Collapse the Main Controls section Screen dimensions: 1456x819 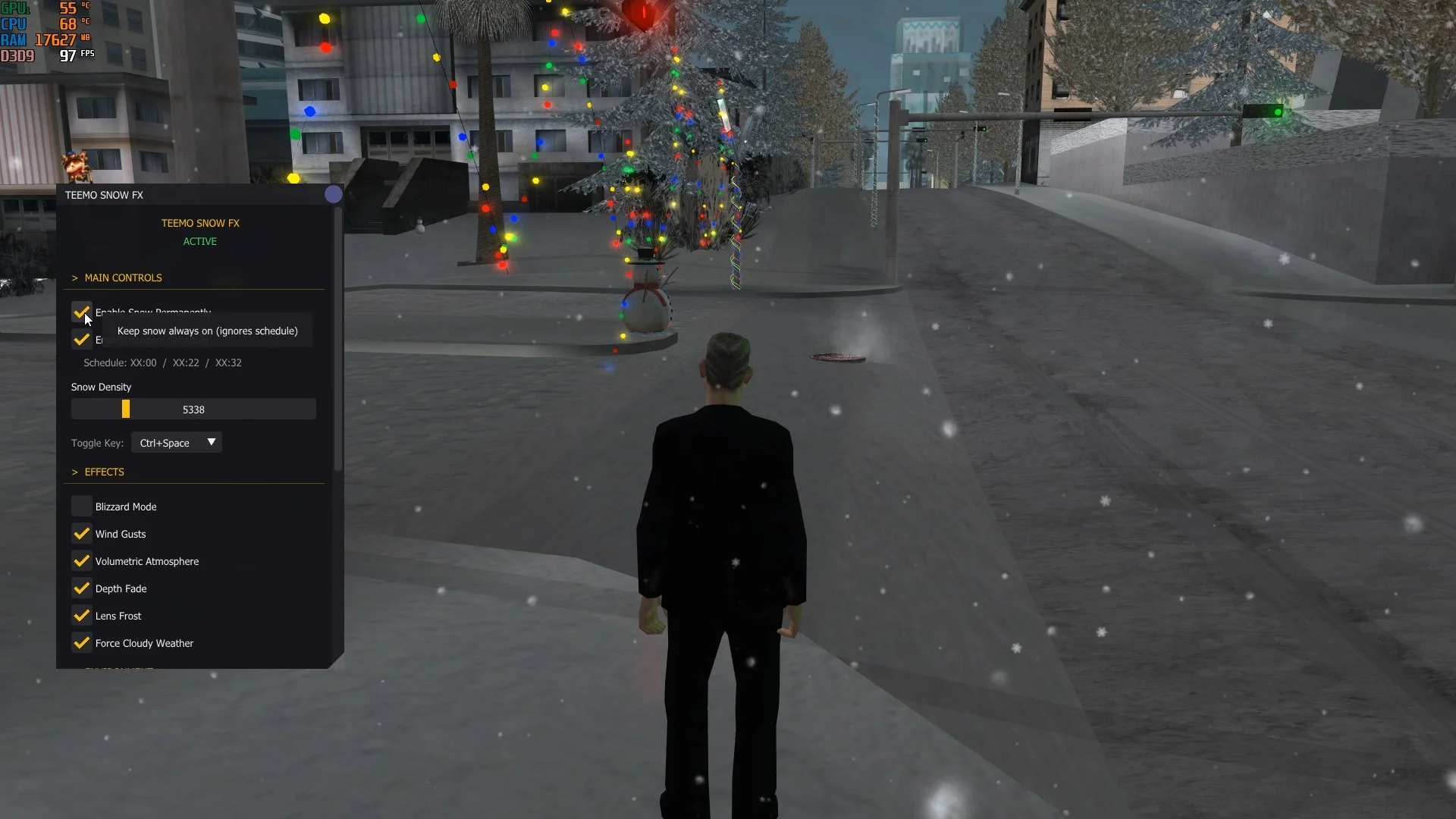123,278
